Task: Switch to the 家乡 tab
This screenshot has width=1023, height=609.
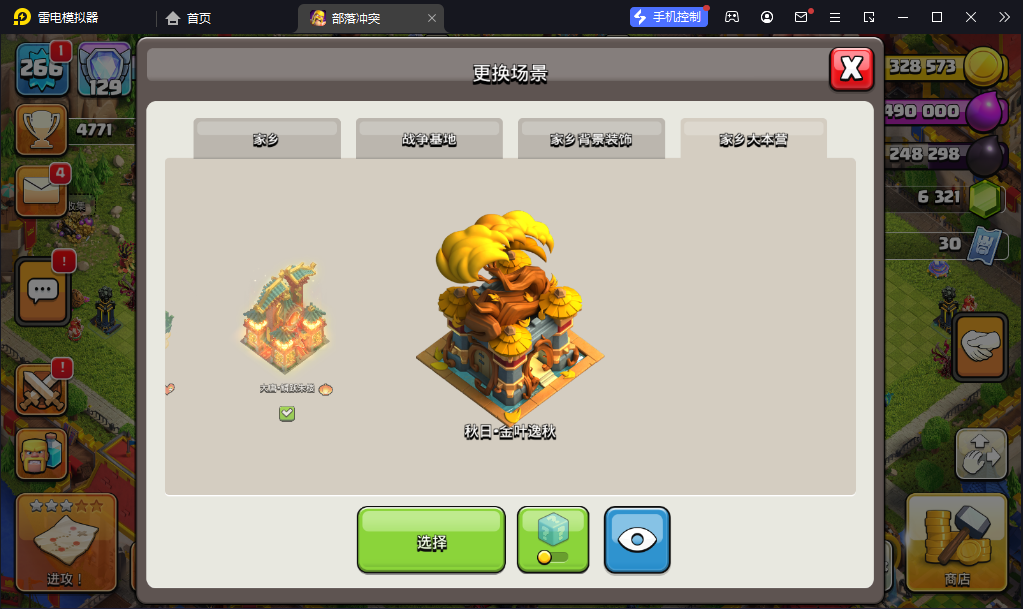Action: tap(266, 139)
